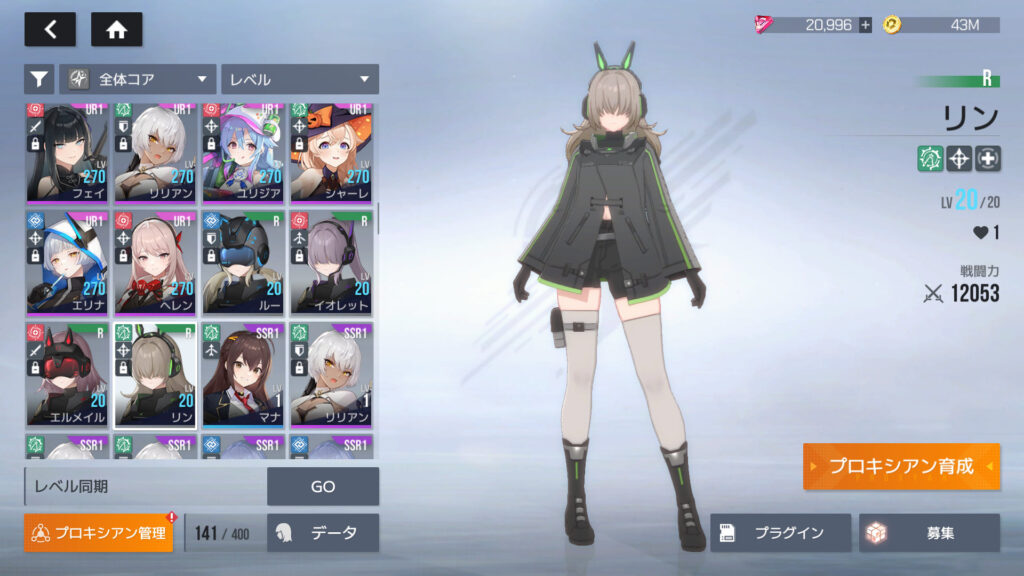Open プロキシアン育成 training
This screenshot has width=1024, height=576.
click(900, 467)
